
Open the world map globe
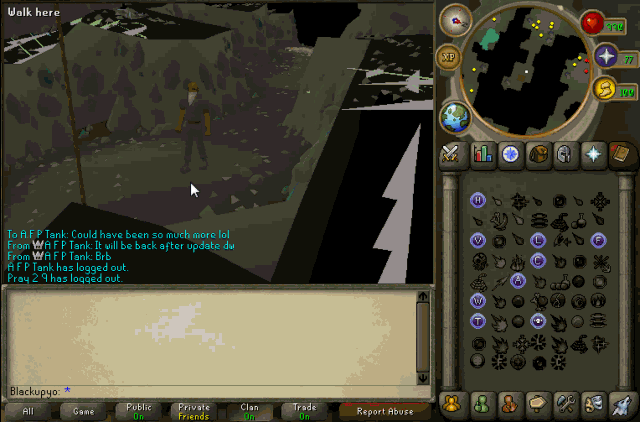pyautogui.click(x=456, y=115)
